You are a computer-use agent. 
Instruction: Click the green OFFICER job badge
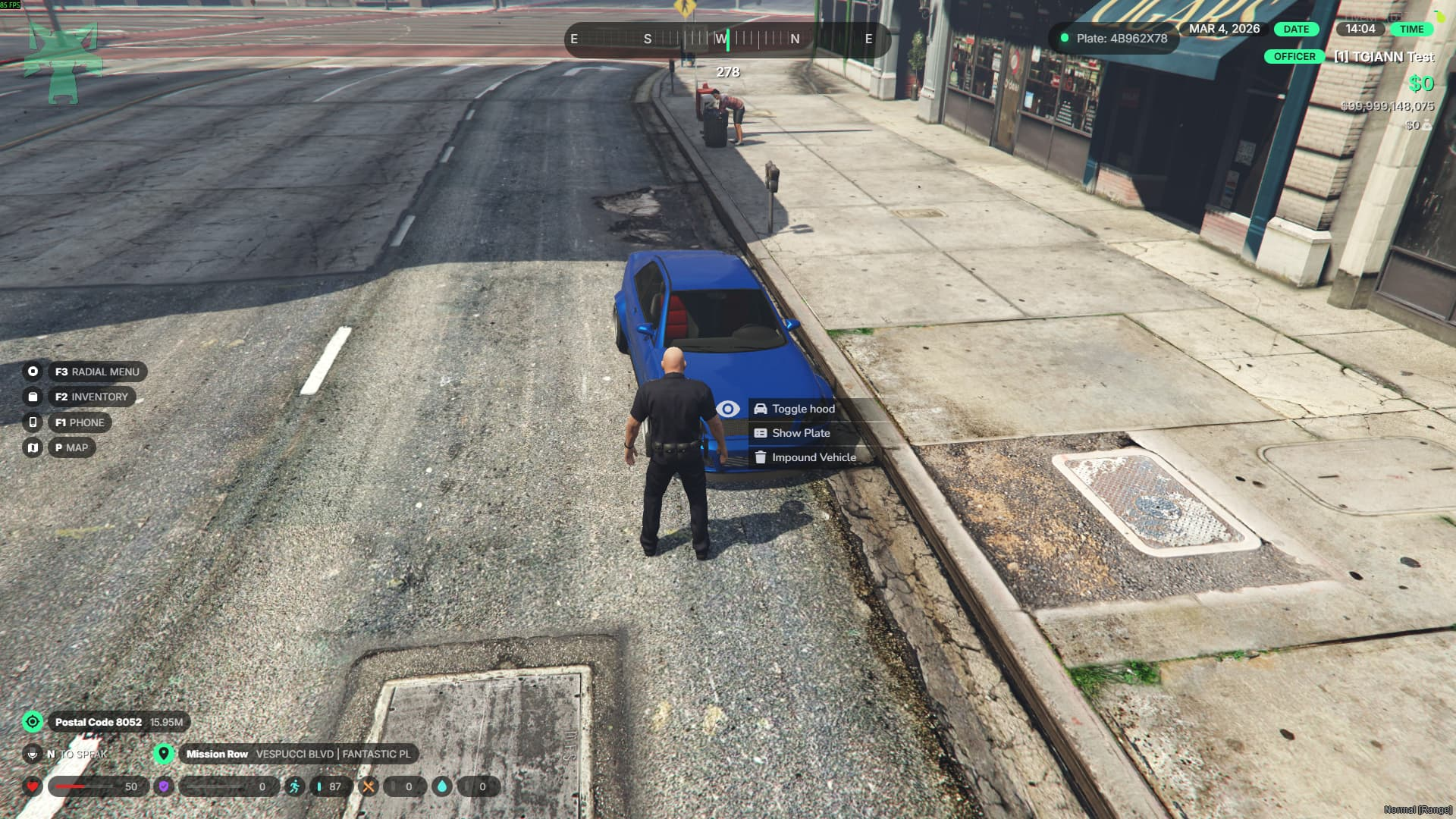coord(1294,57)
